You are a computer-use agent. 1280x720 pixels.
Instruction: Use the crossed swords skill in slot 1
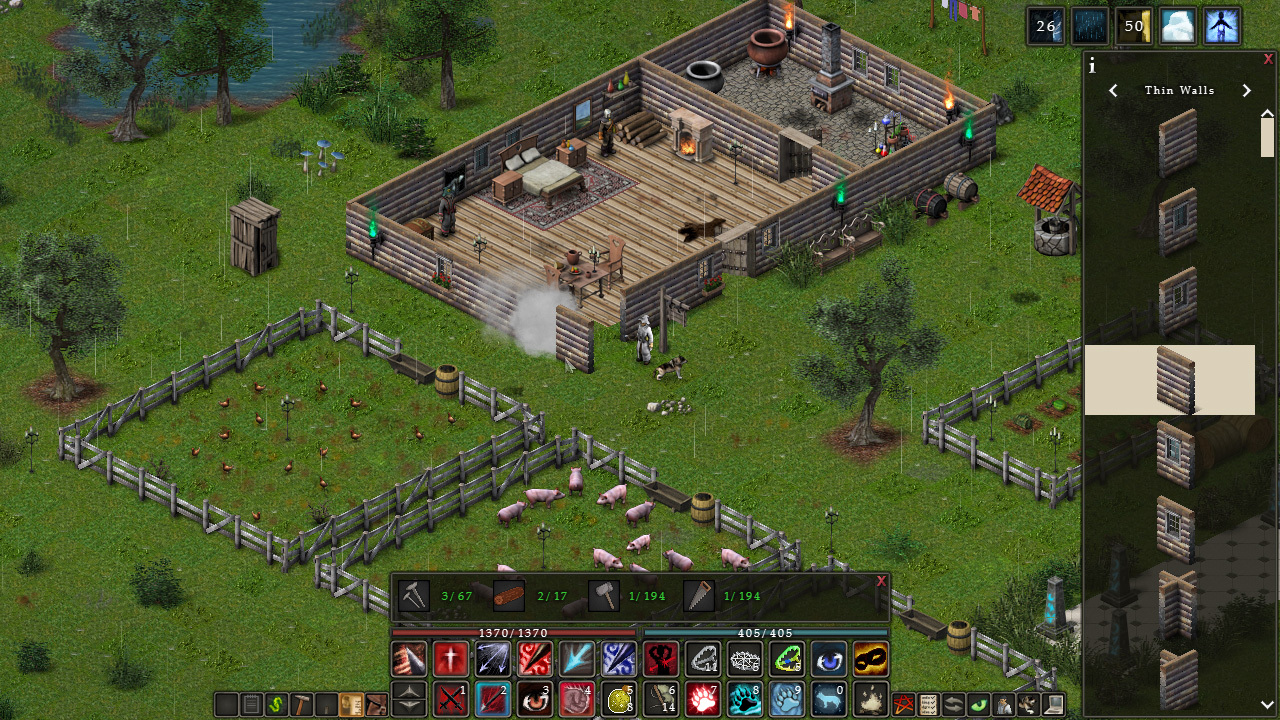(451, 699)
